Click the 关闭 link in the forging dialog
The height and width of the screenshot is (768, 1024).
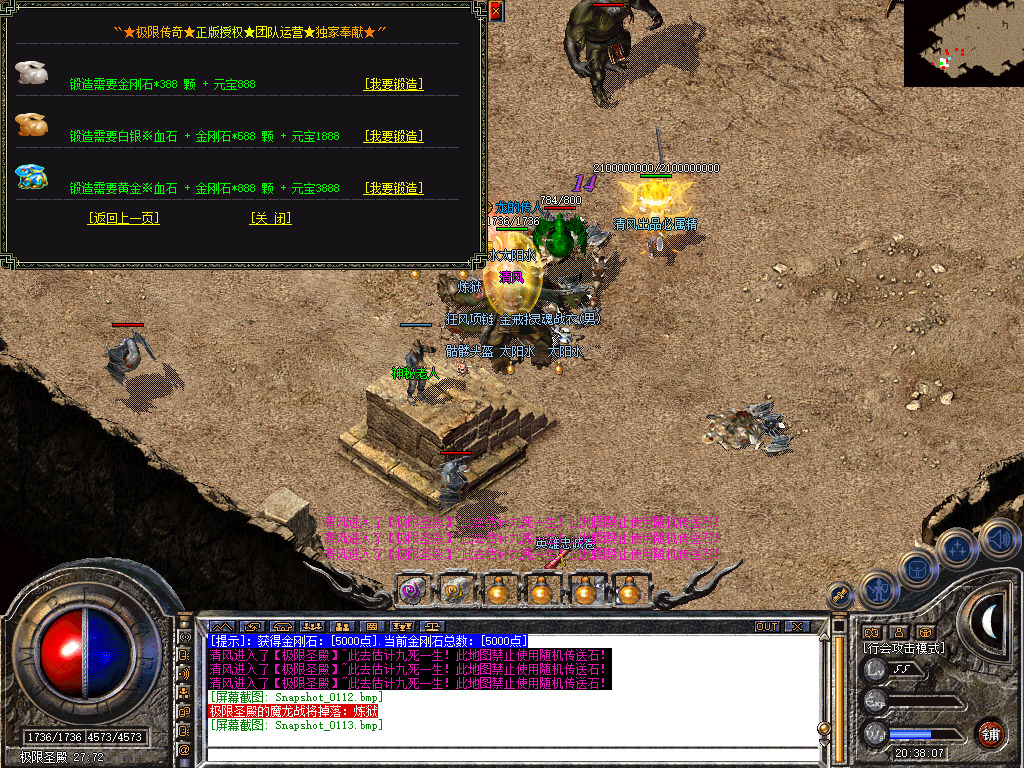[x=270, y=218]
